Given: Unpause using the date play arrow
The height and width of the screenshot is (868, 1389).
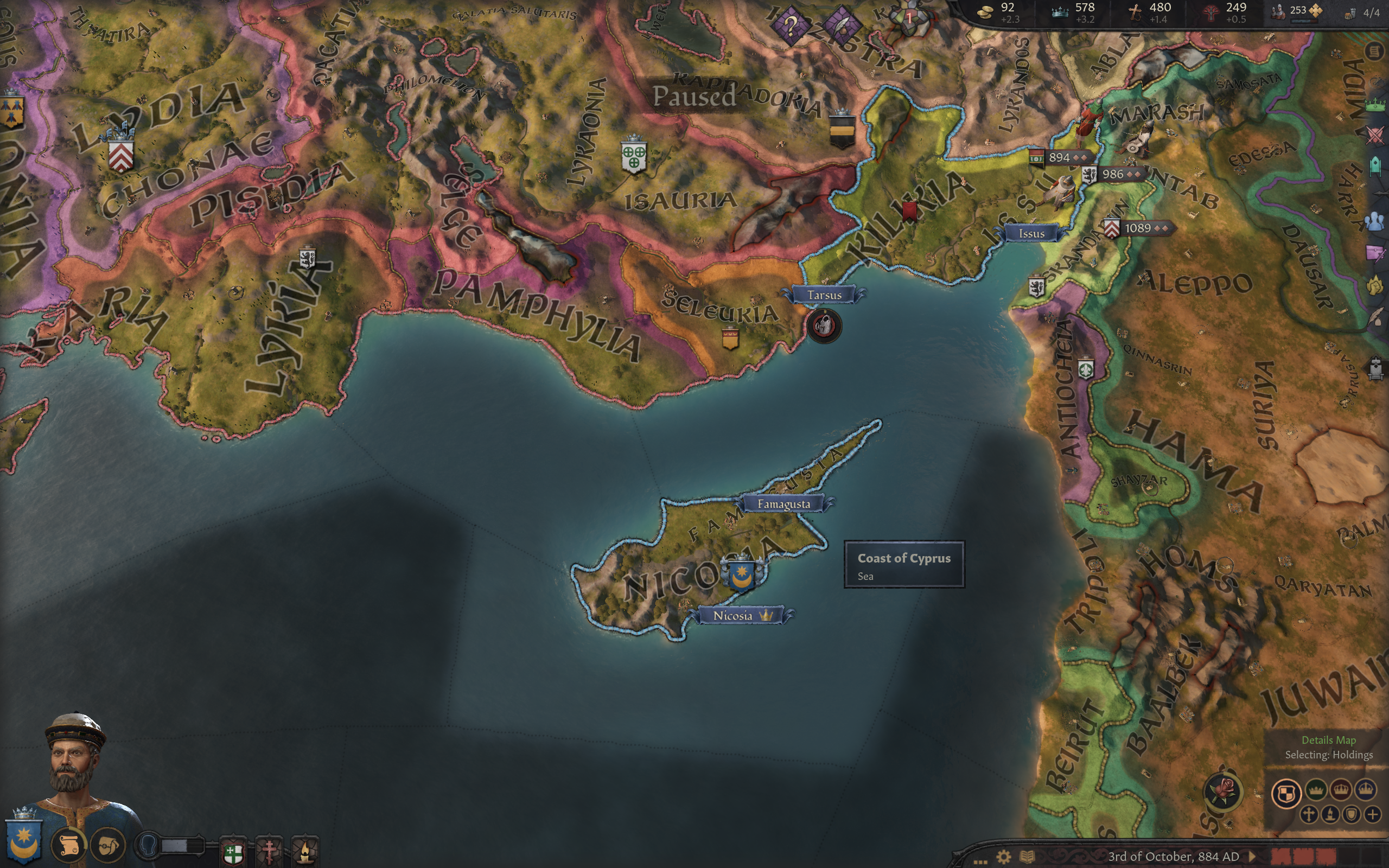Looking at the screenshot, I should pos(1253,857).
